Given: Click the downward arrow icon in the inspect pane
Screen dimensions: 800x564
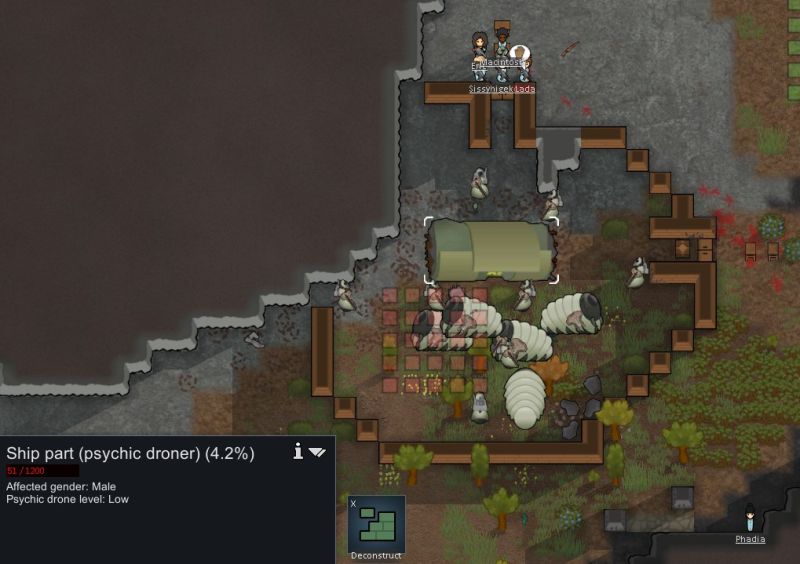Looking at the screenshot, I should 317,453.
